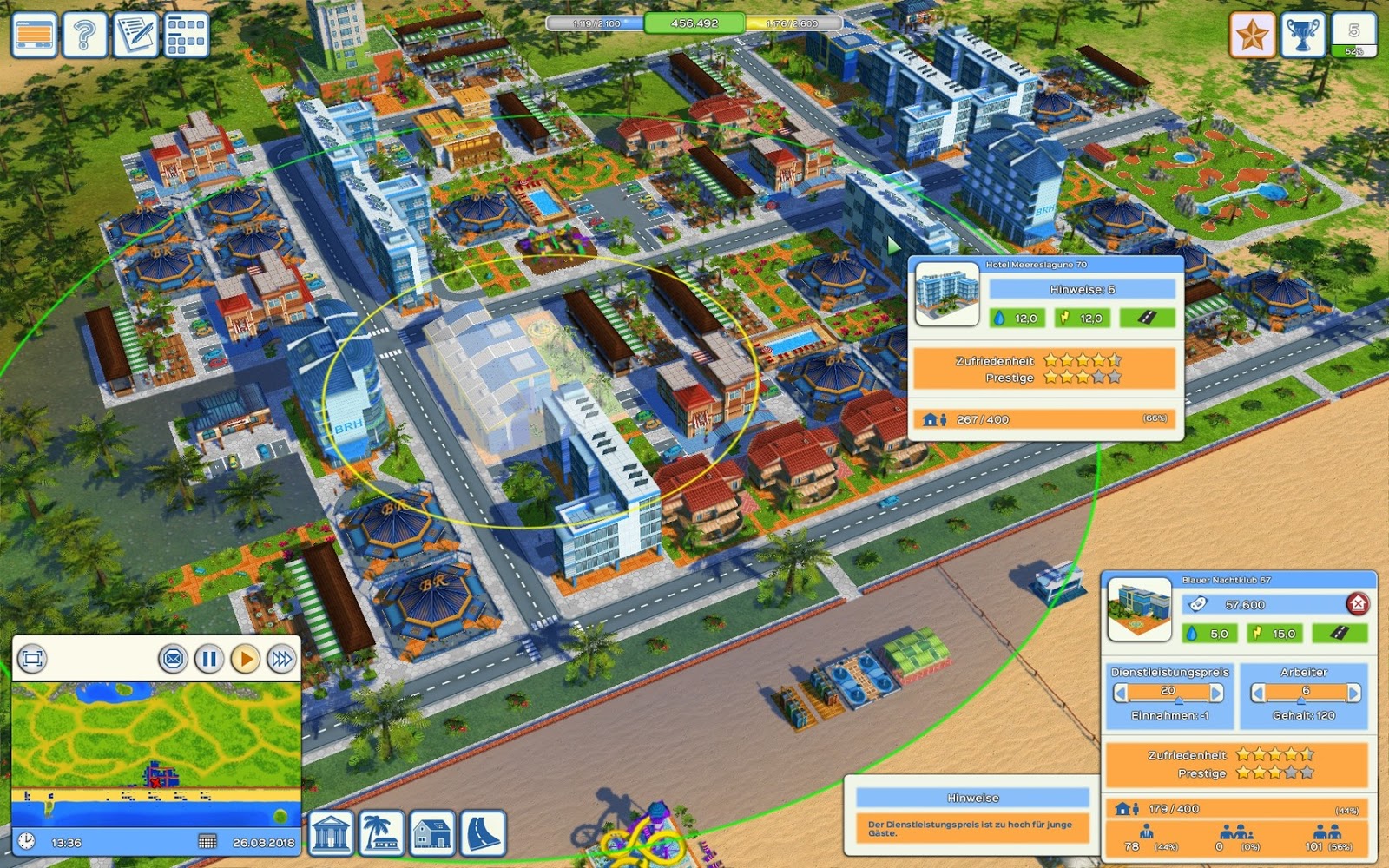This screenshot has height=868, width=1389.
Task: Resume normal game speed
Action: coord(245,660)
